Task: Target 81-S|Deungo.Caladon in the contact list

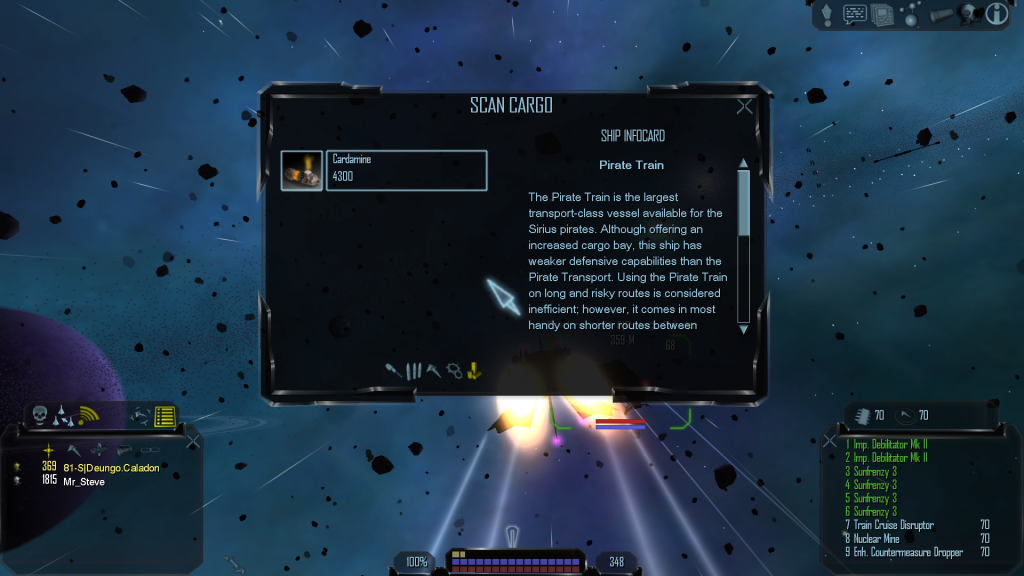Action: point(110,467)
